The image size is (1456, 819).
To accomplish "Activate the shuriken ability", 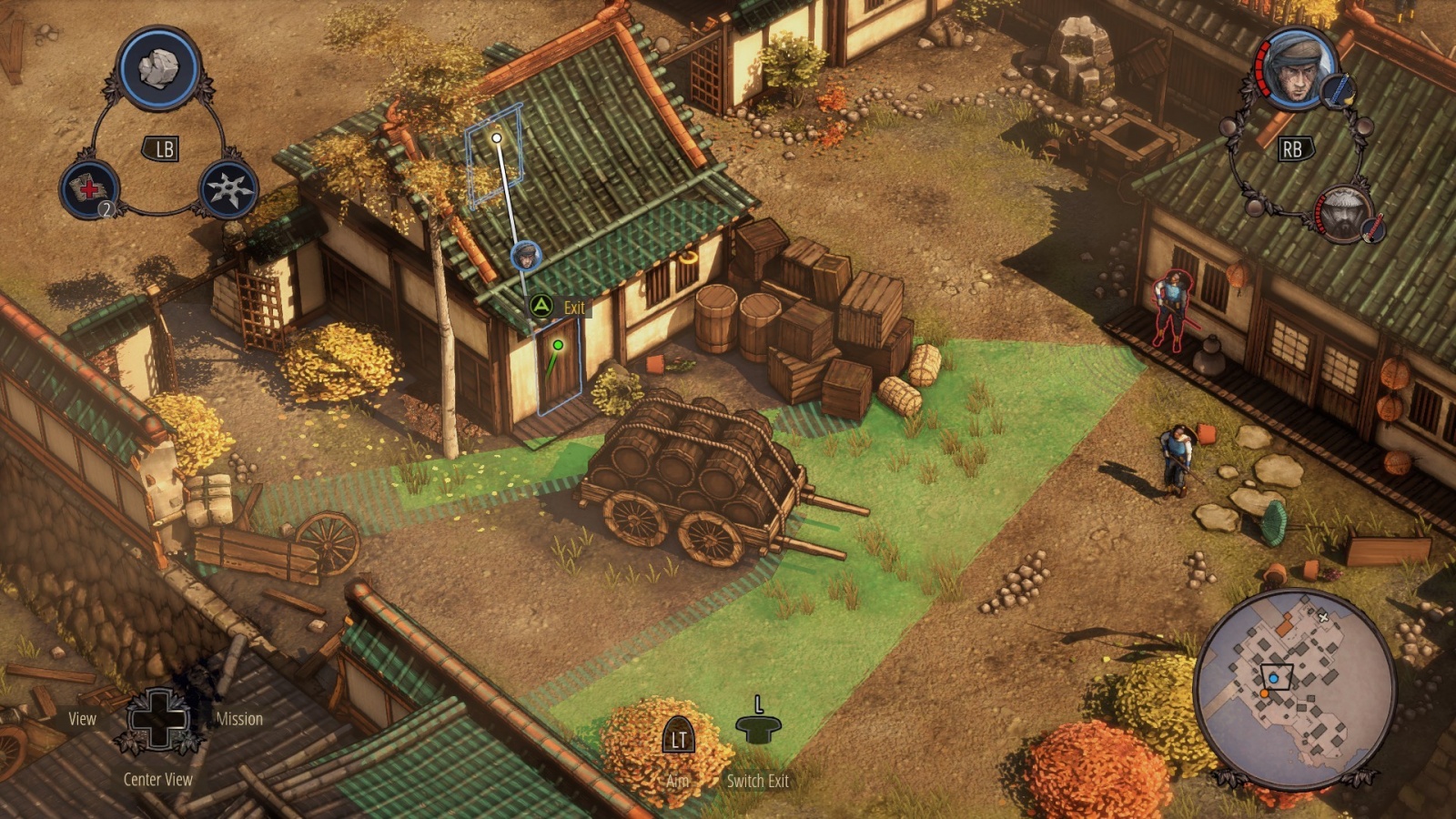I will point(227,189).
